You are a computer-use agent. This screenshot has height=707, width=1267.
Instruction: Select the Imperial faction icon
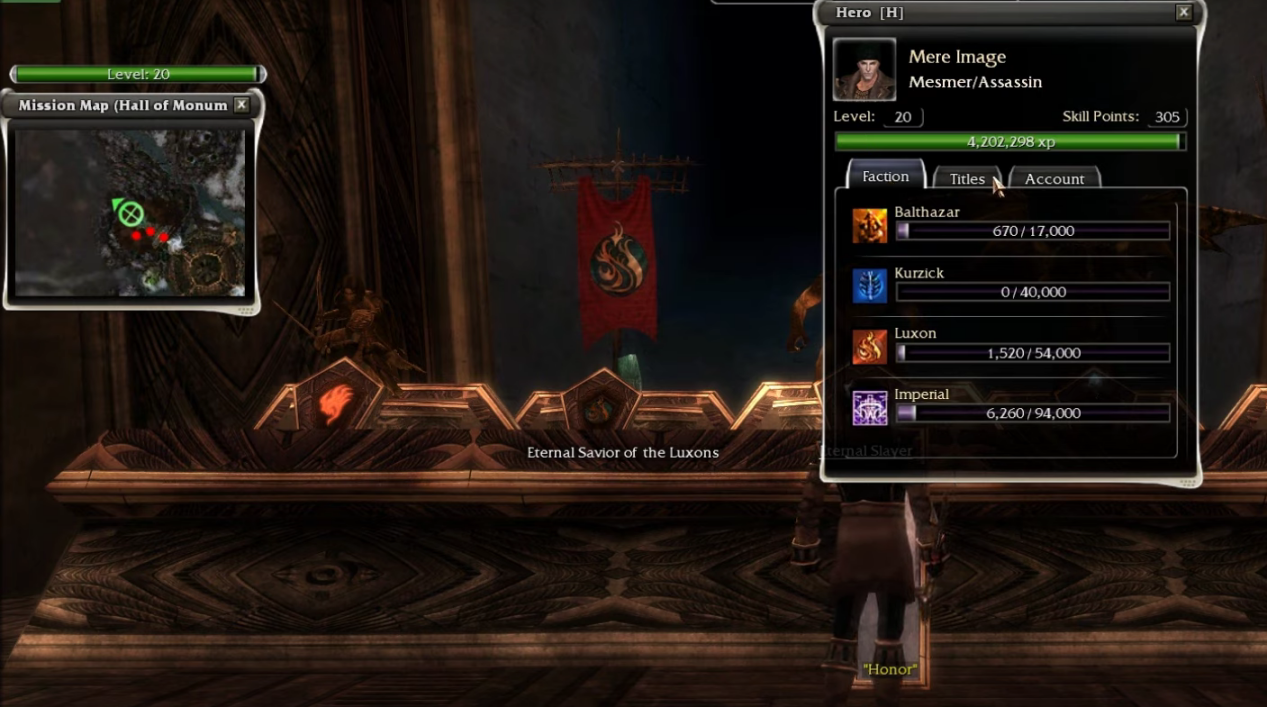tap(869, 408)
